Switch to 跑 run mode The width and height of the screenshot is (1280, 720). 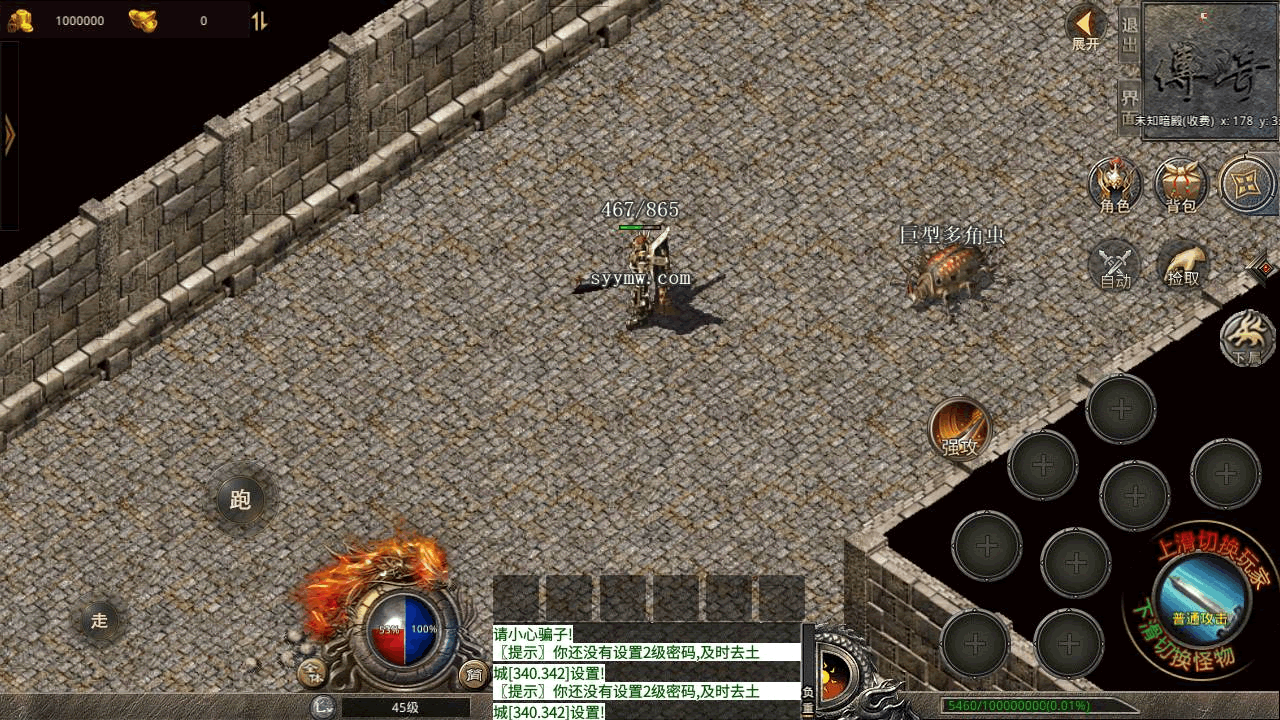coord(240,499)
